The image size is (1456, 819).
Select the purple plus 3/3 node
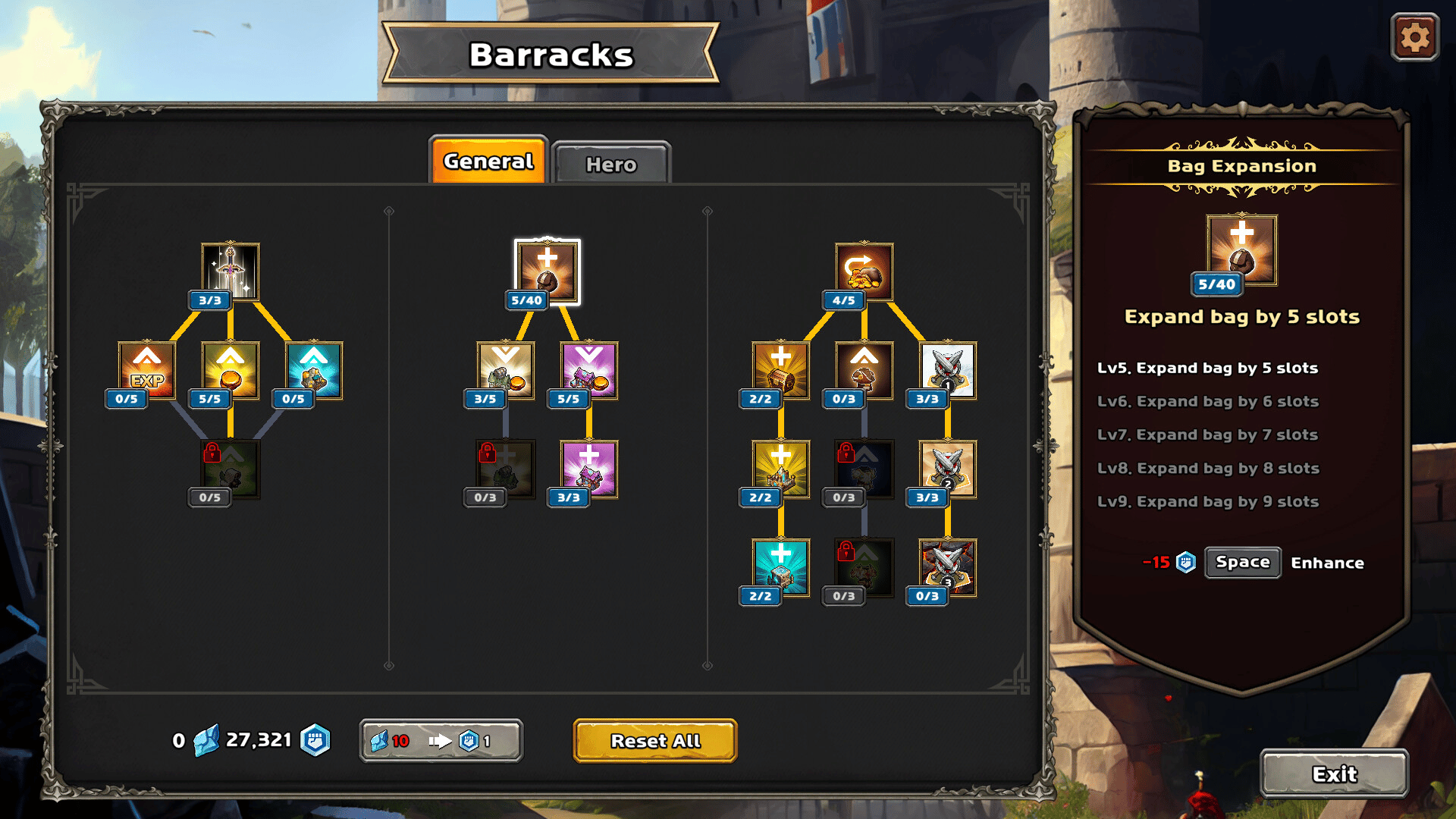coord(589,469)
